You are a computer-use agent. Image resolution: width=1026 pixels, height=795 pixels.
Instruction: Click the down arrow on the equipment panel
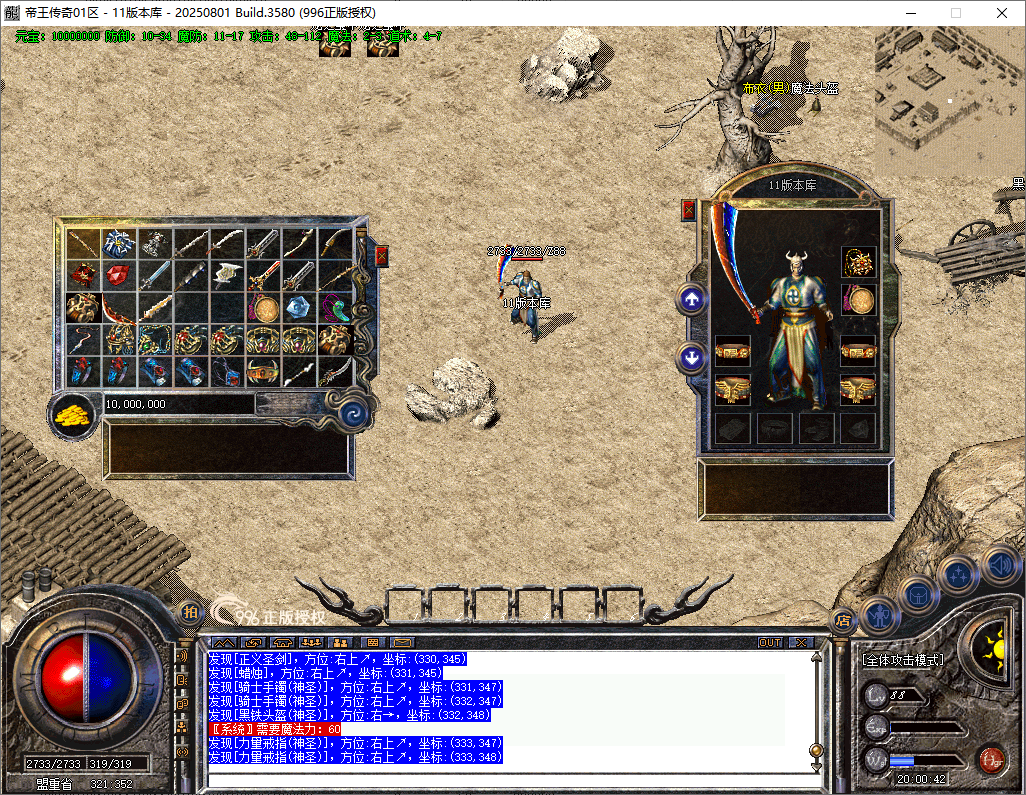[691, 356]
